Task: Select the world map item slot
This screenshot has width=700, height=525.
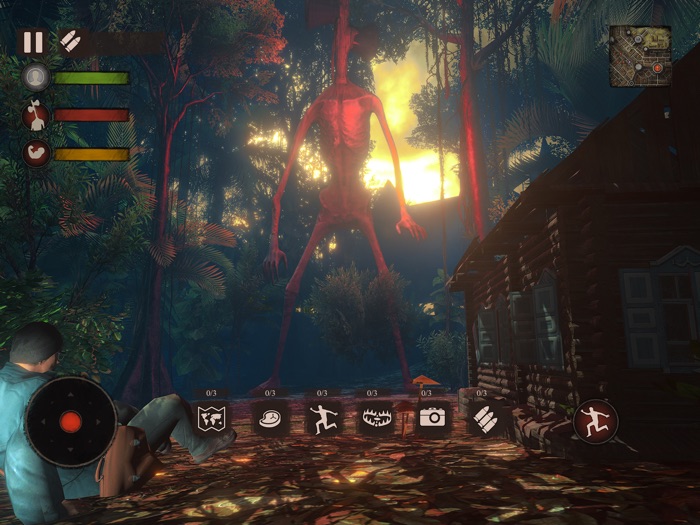Action: coord(212,417)
